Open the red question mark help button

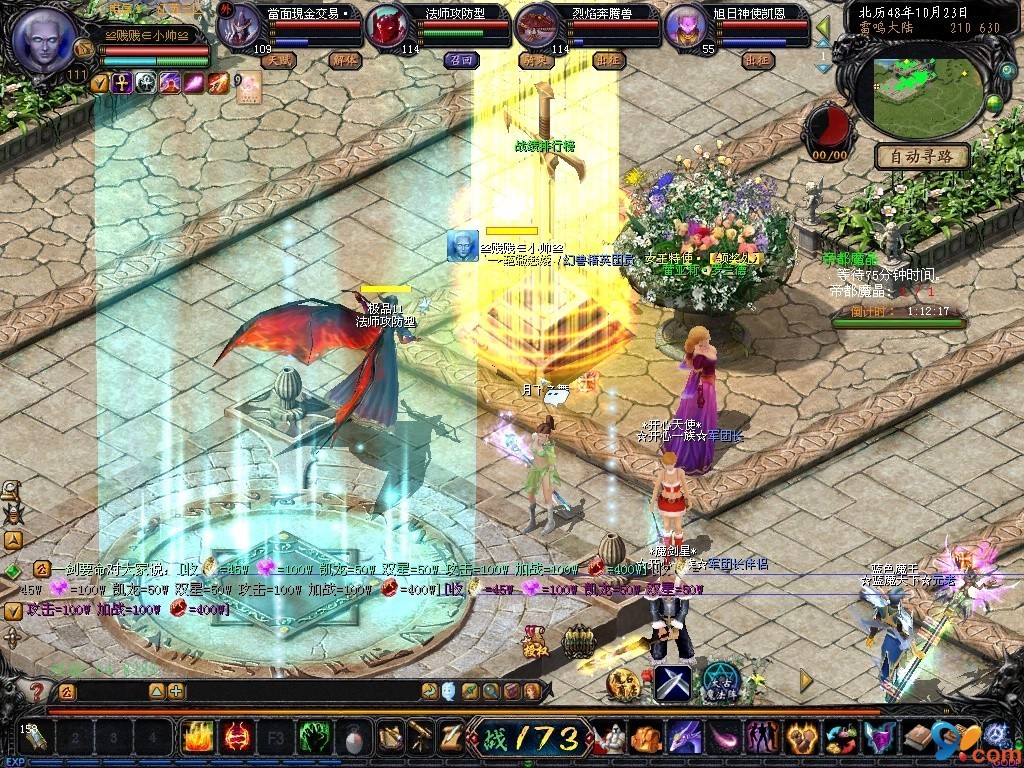[36, 691]
